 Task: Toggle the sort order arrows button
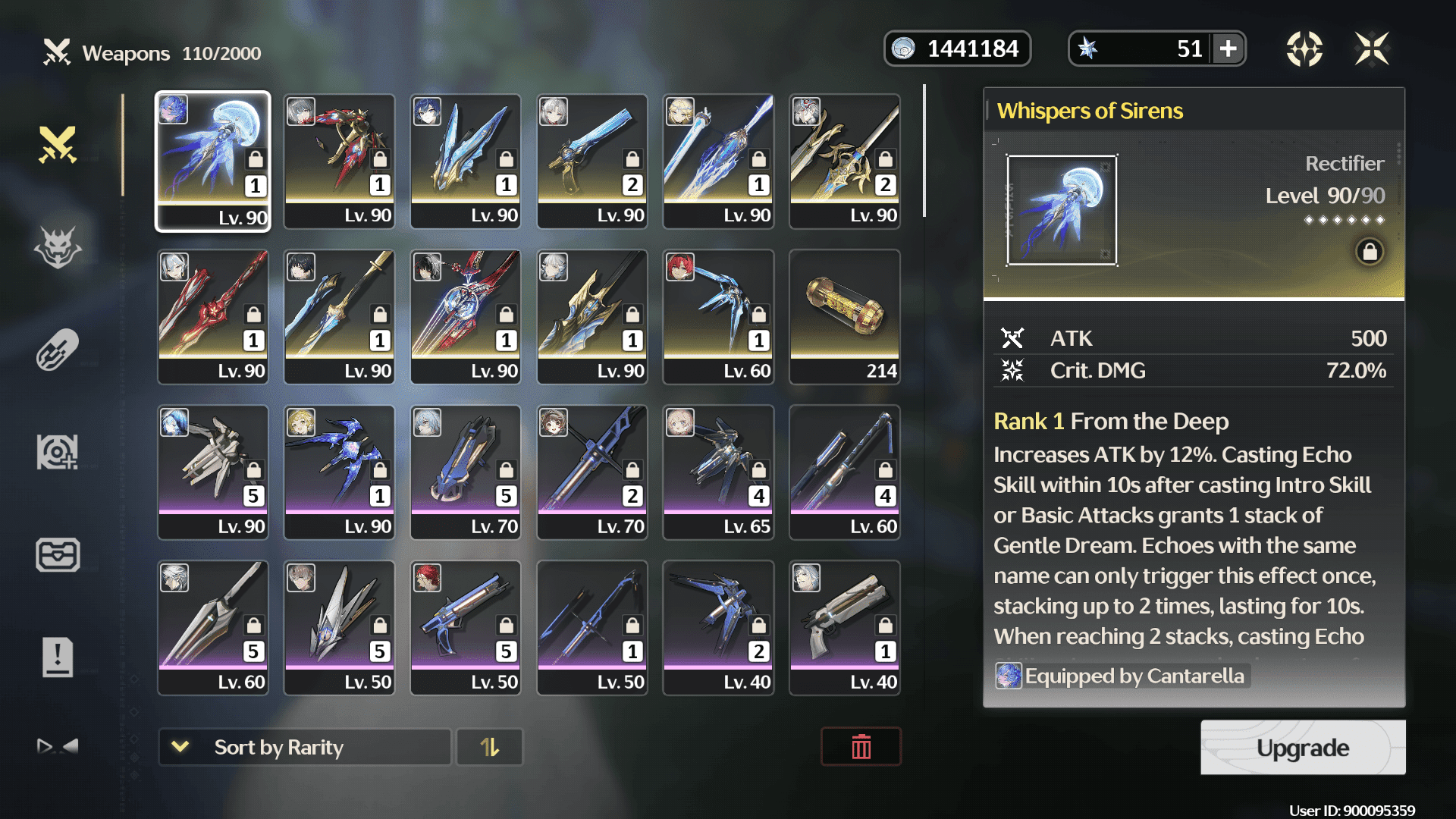click(x=490, y=748)
